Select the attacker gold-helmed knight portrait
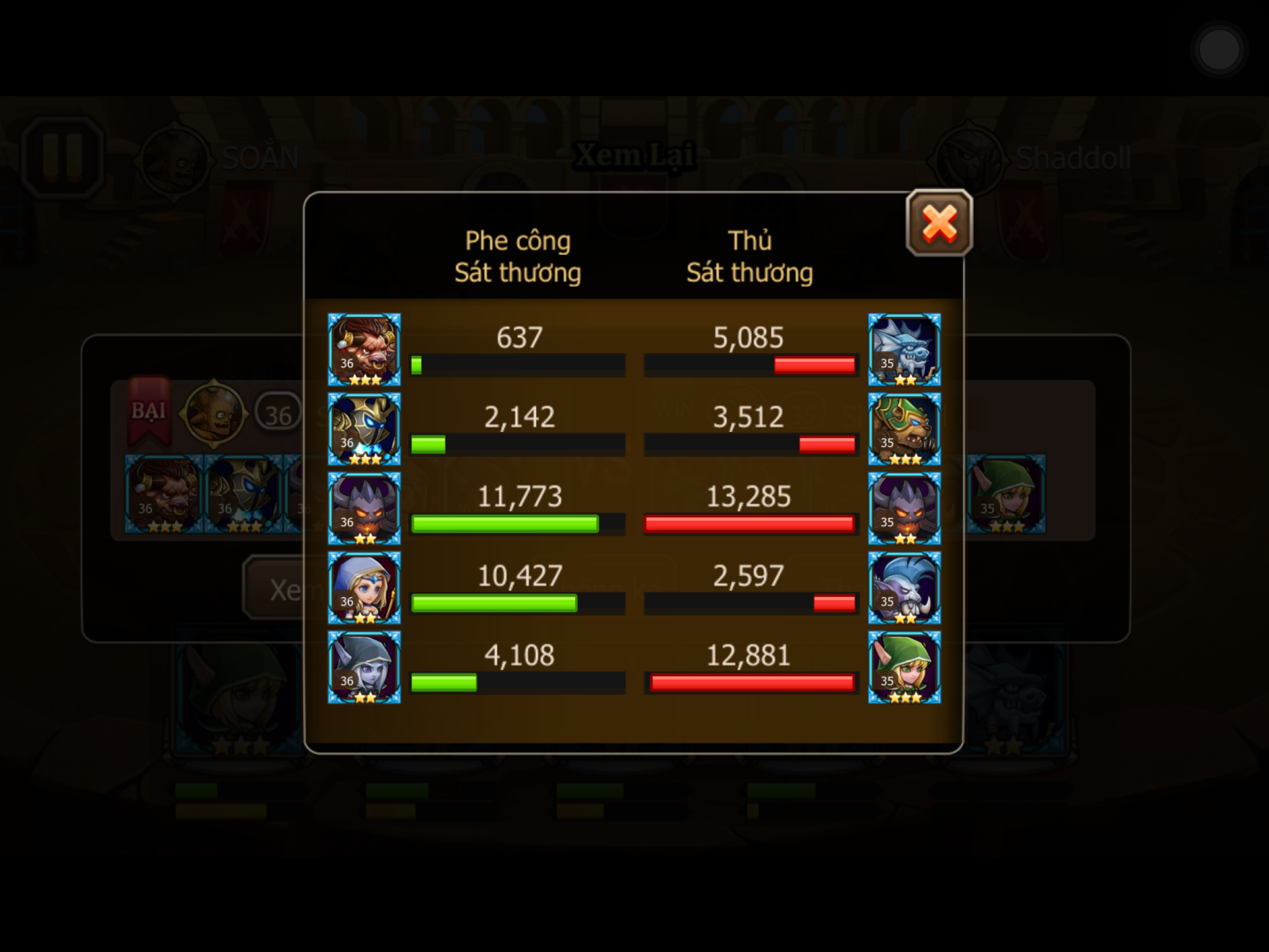This screenshot has width=1269, height=952. tap(364, 429)
